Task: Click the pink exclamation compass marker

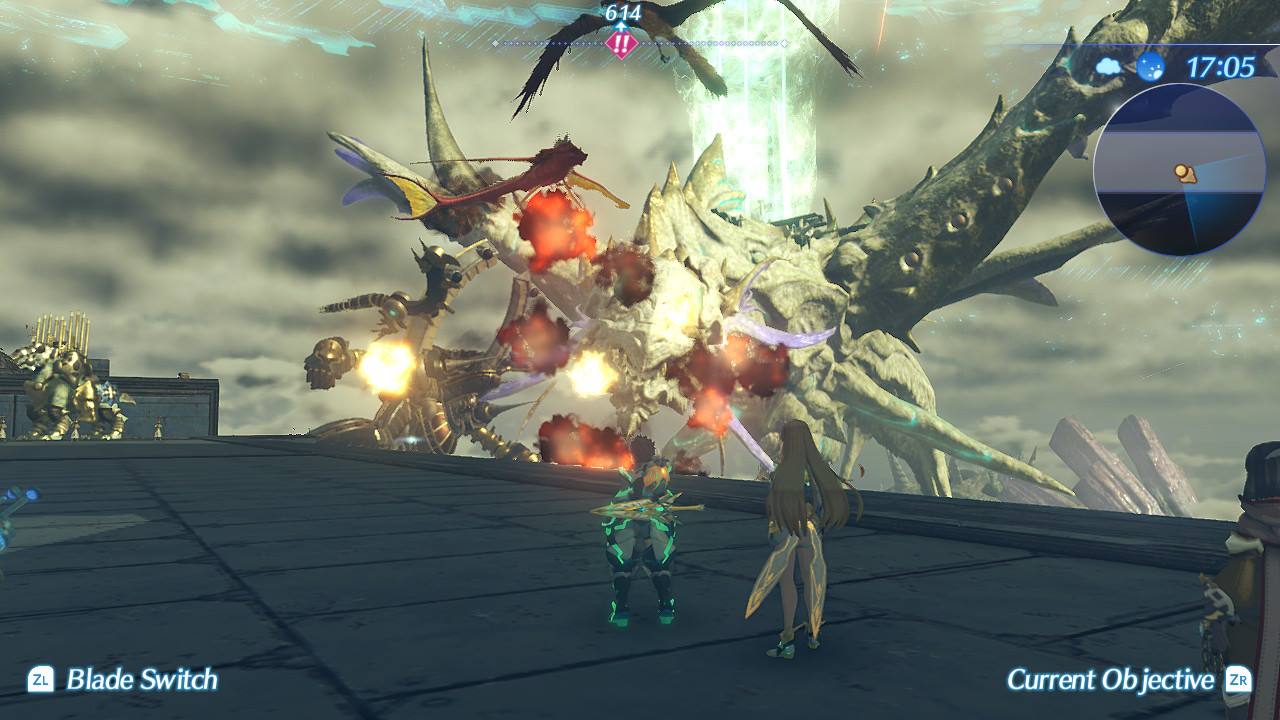Action: coord(622,44)
